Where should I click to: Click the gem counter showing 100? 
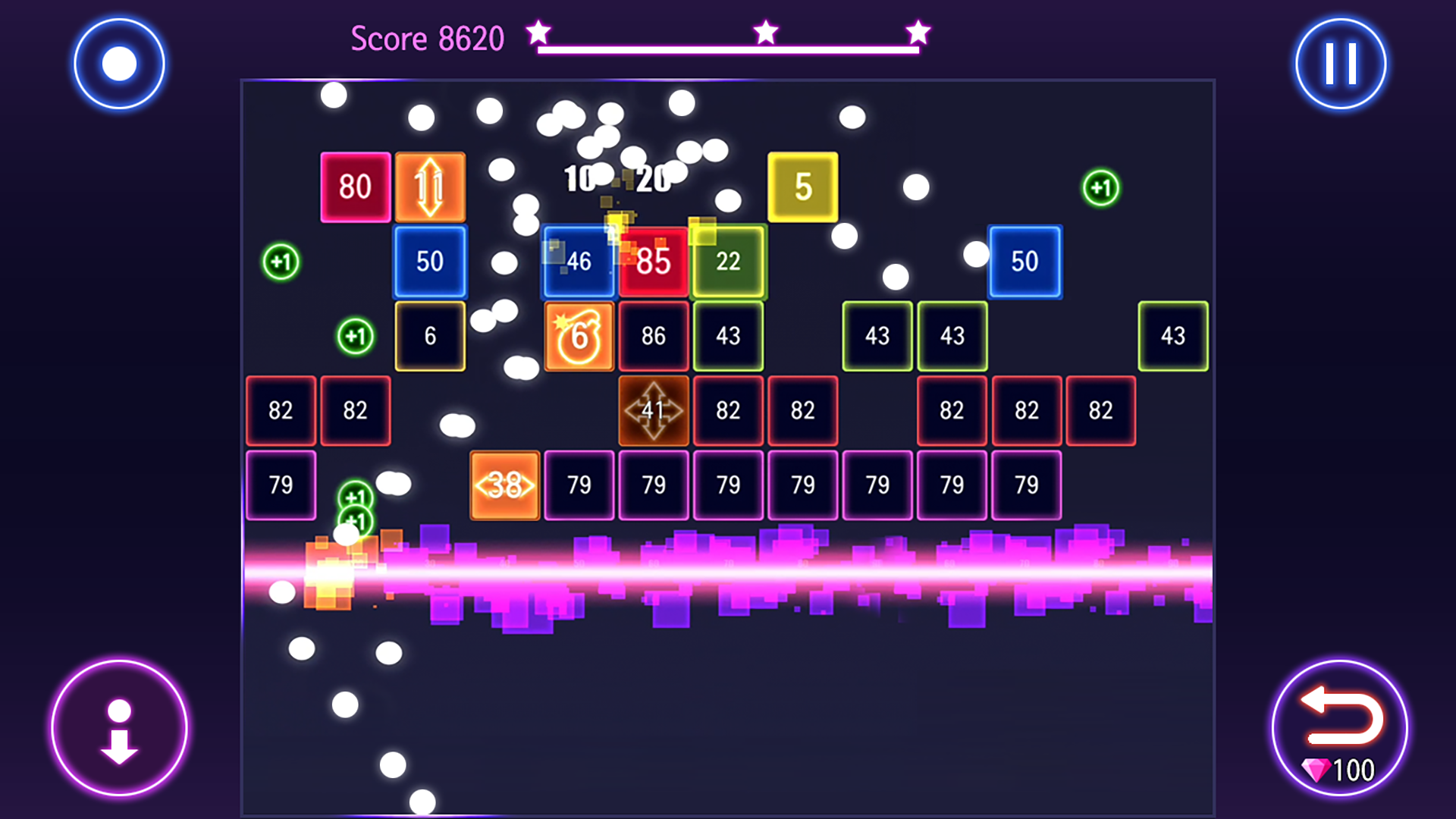pos(1338,771)
